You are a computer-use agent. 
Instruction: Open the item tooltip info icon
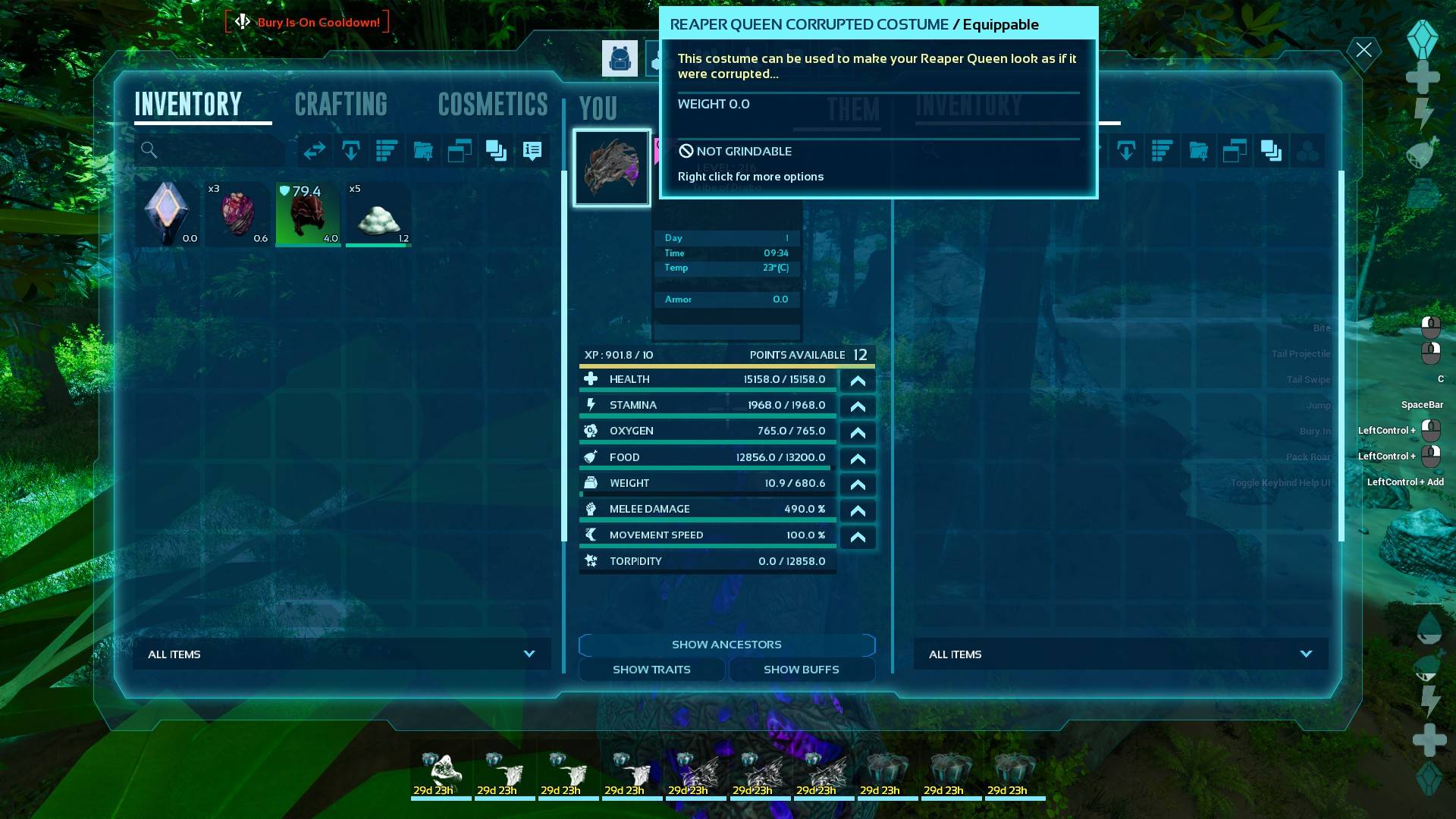tap(531, 150)
